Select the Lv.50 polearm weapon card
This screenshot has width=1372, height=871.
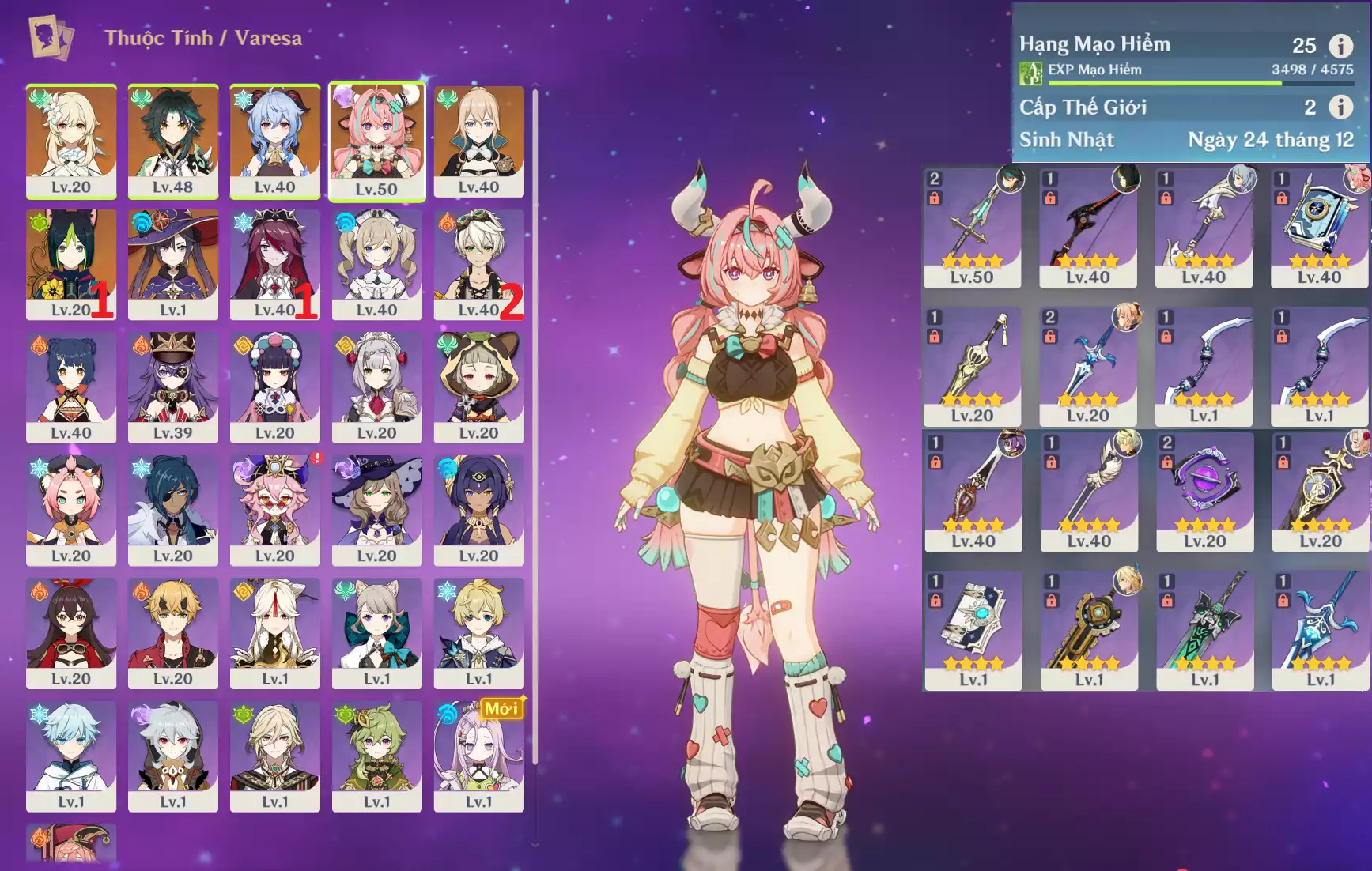point(972,227)
